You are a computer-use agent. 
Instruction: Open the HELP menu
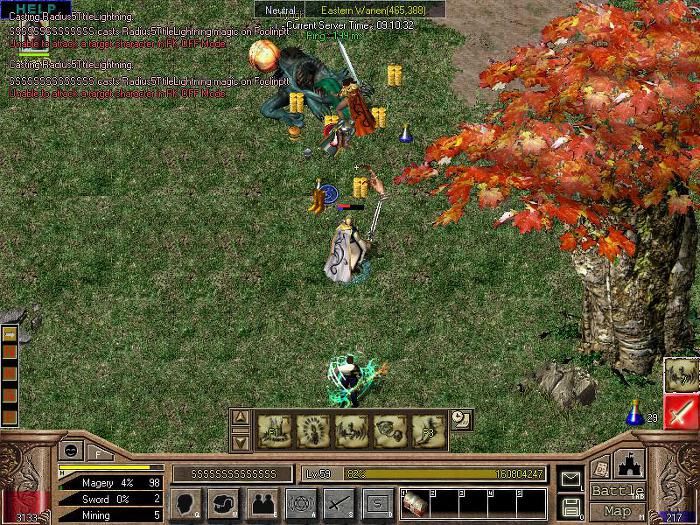(x=28, y=7)
